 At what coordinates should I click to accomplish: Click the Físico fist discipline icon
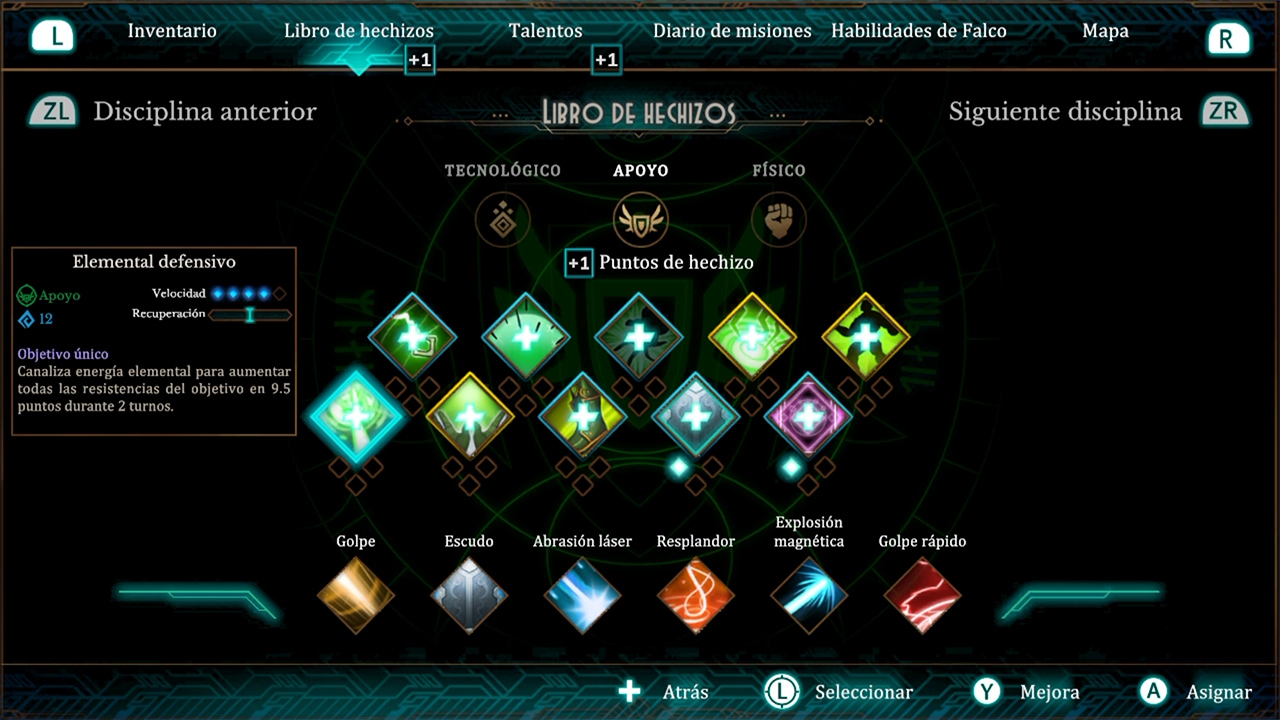pos(779,220)
